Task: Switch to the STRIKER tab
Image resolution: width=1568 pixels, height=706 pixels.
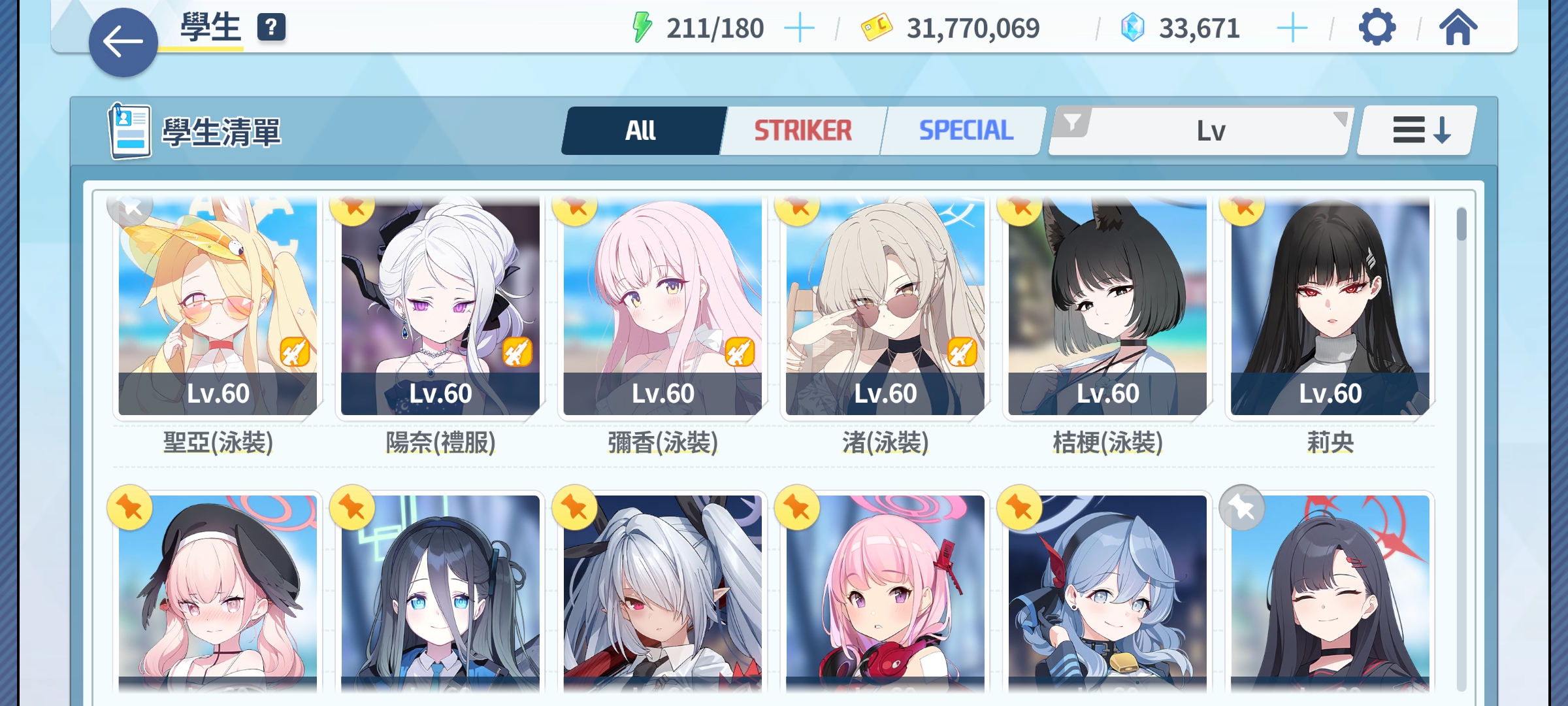Action: (802, 129)
